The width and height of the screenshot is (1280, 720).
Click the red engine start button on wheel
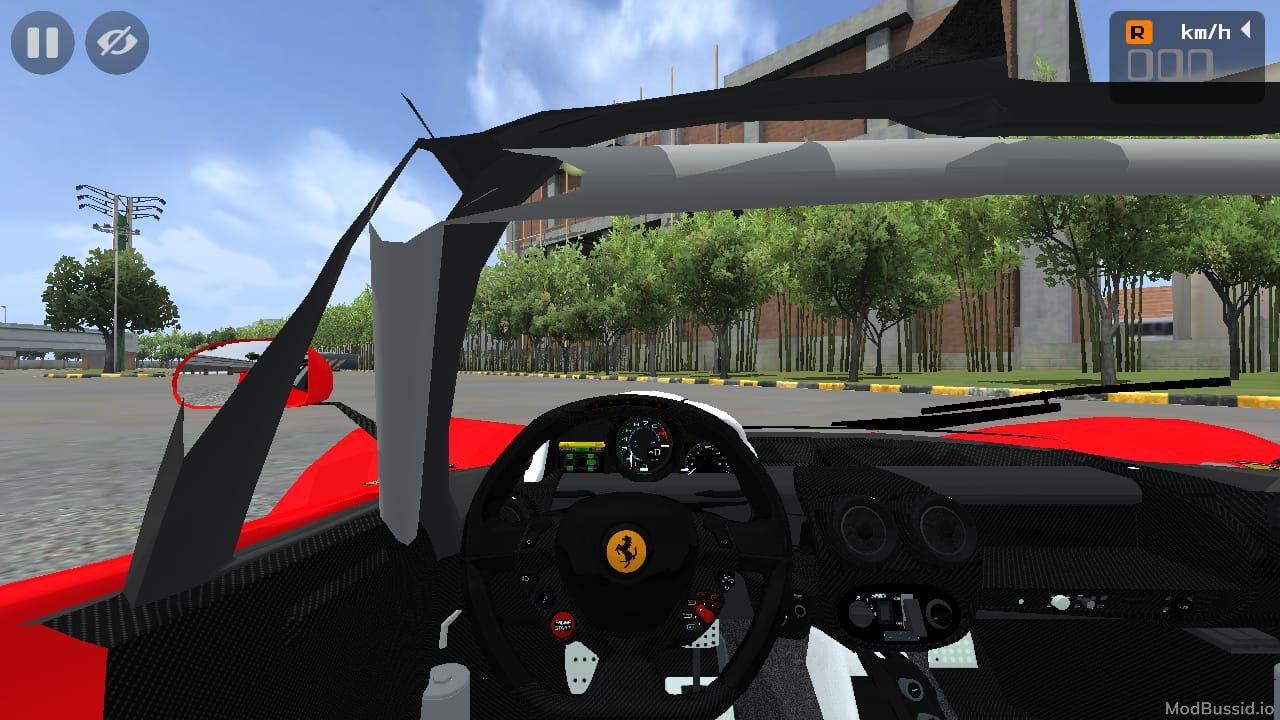[562, 624]
